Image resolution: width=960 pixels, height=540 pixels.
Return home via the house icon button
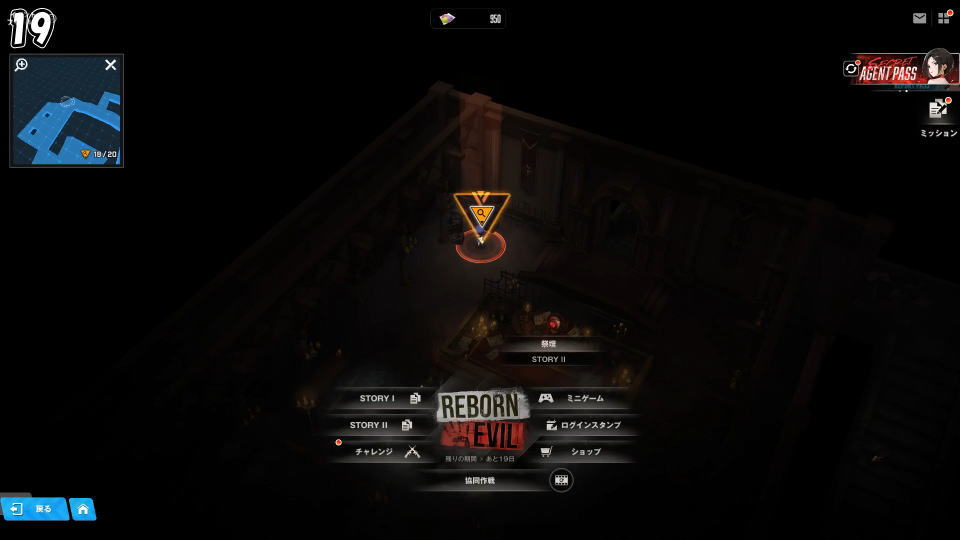pos(83,509)
